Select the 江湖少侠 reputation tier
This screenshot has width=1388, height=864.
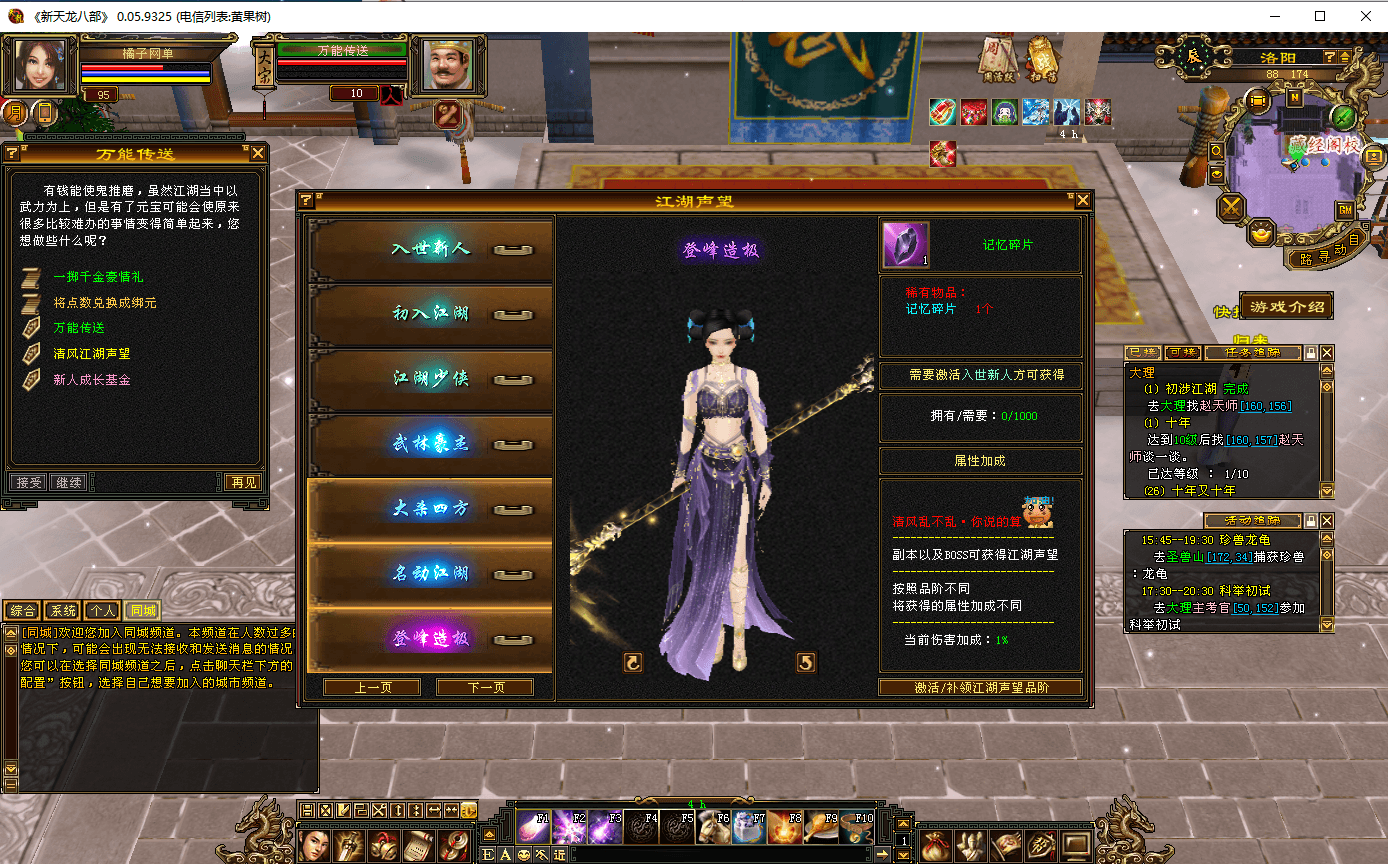point(431,379)
